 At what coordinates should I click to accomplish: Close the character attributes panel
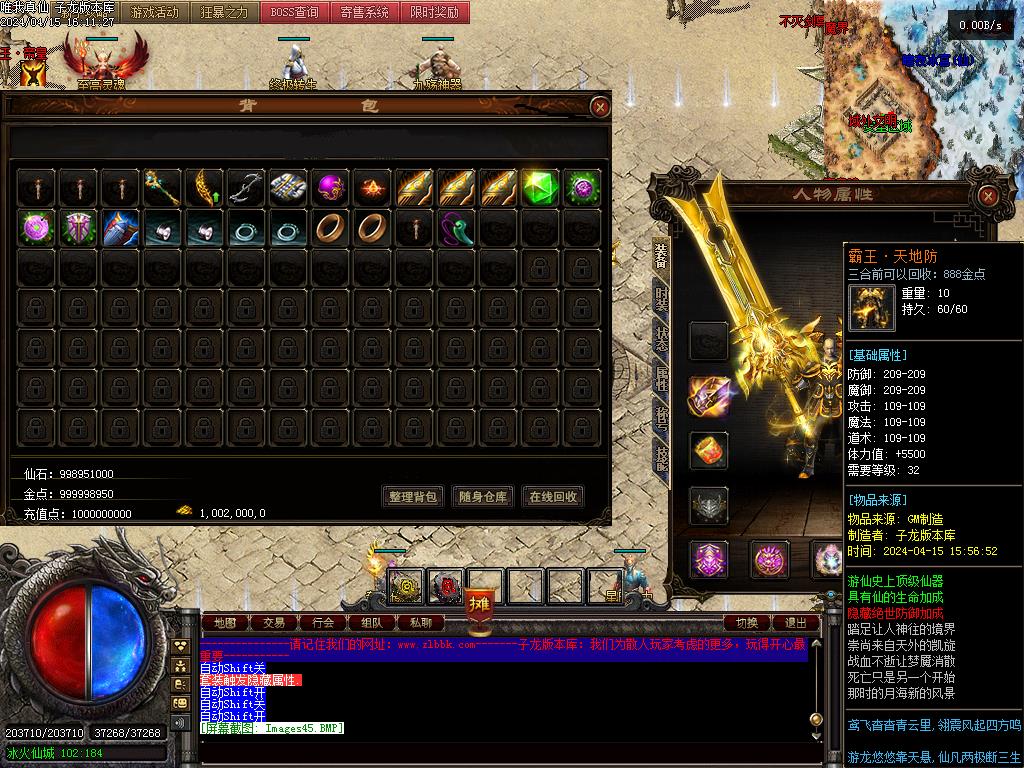987,196
